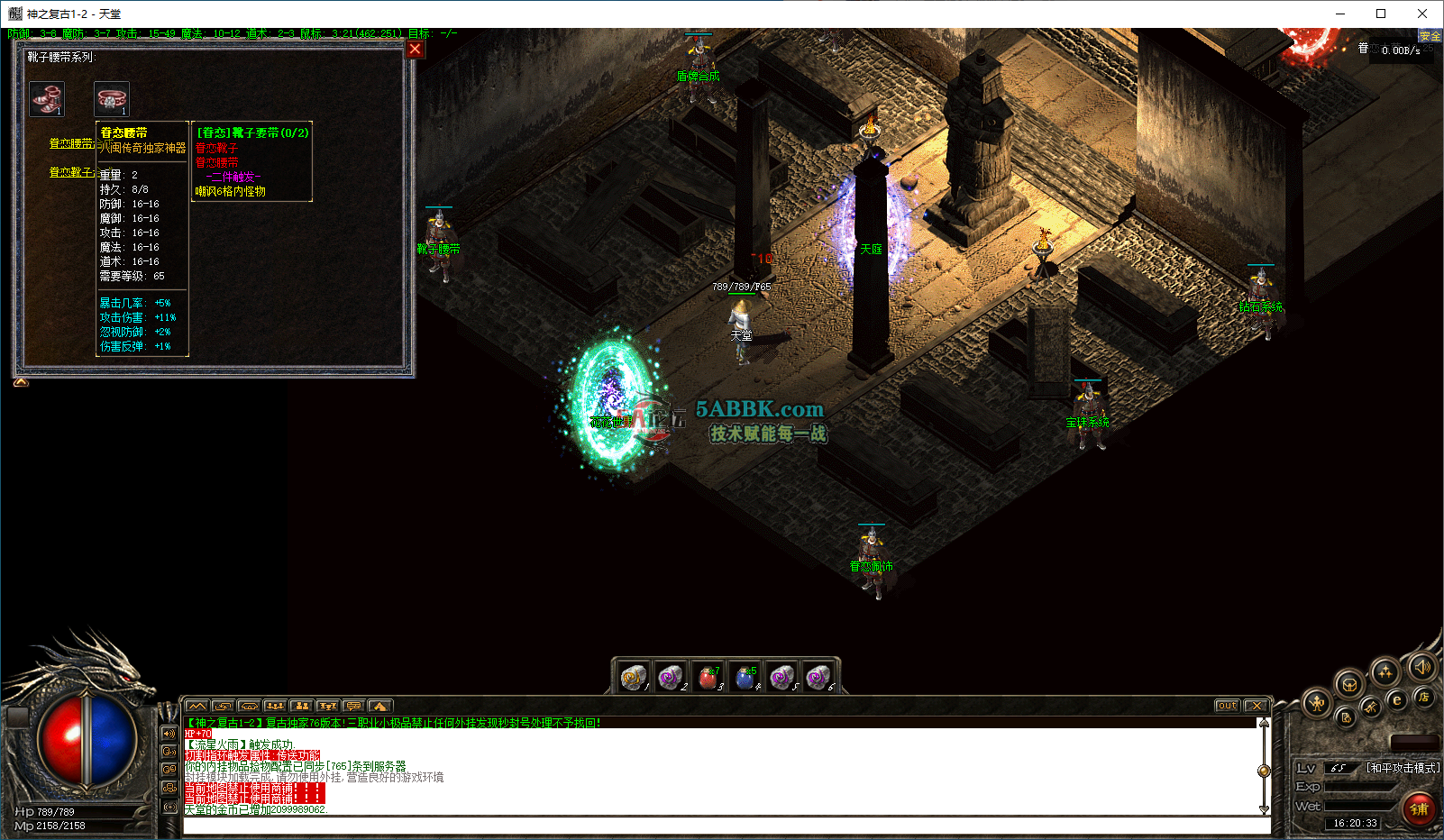Open the bag chest round button
The width and height of the screenshot is (1444, 840).
[1349, 684]
